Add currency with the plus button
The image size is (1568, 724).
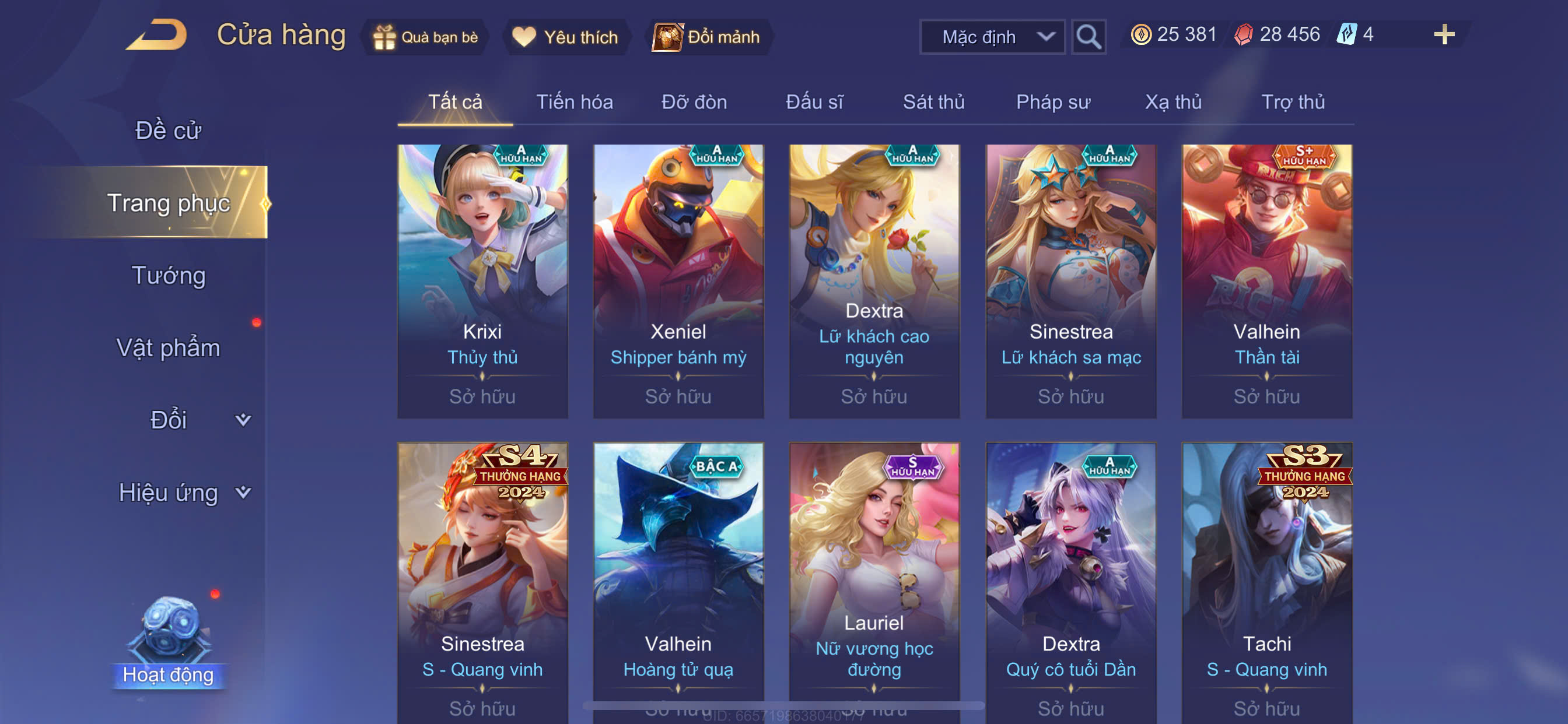point(1444,34)
